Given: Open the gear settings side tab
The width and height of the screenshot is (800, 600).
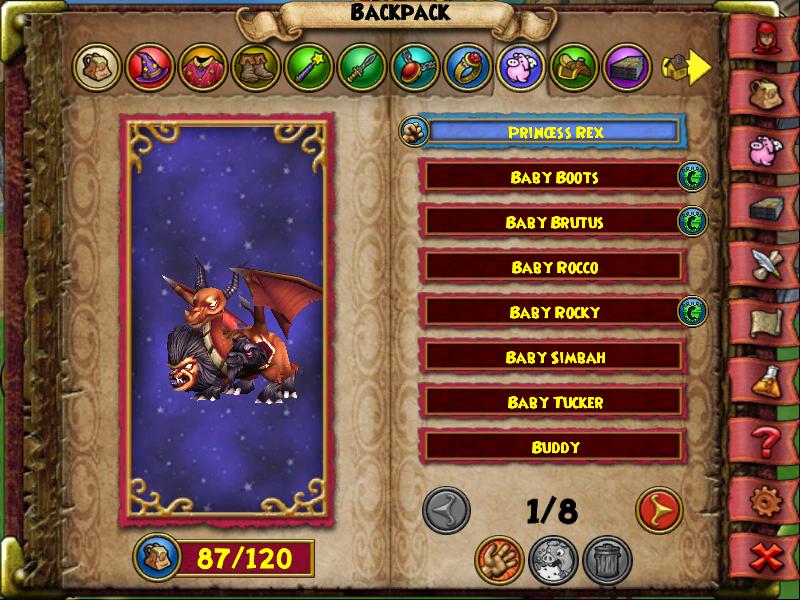Looking at the screenshot, I should (767, 497).
